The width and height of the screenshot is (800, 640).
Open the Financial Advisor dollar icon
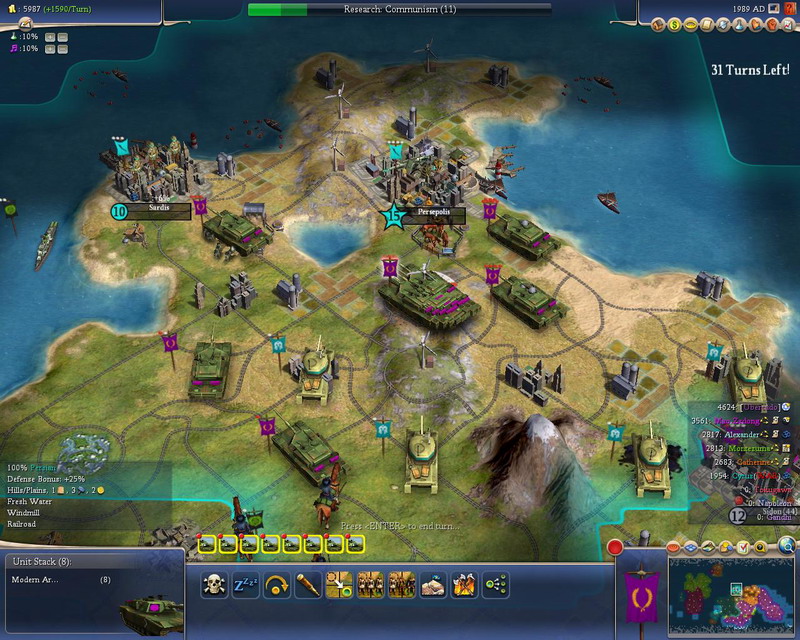click(675, 23)
